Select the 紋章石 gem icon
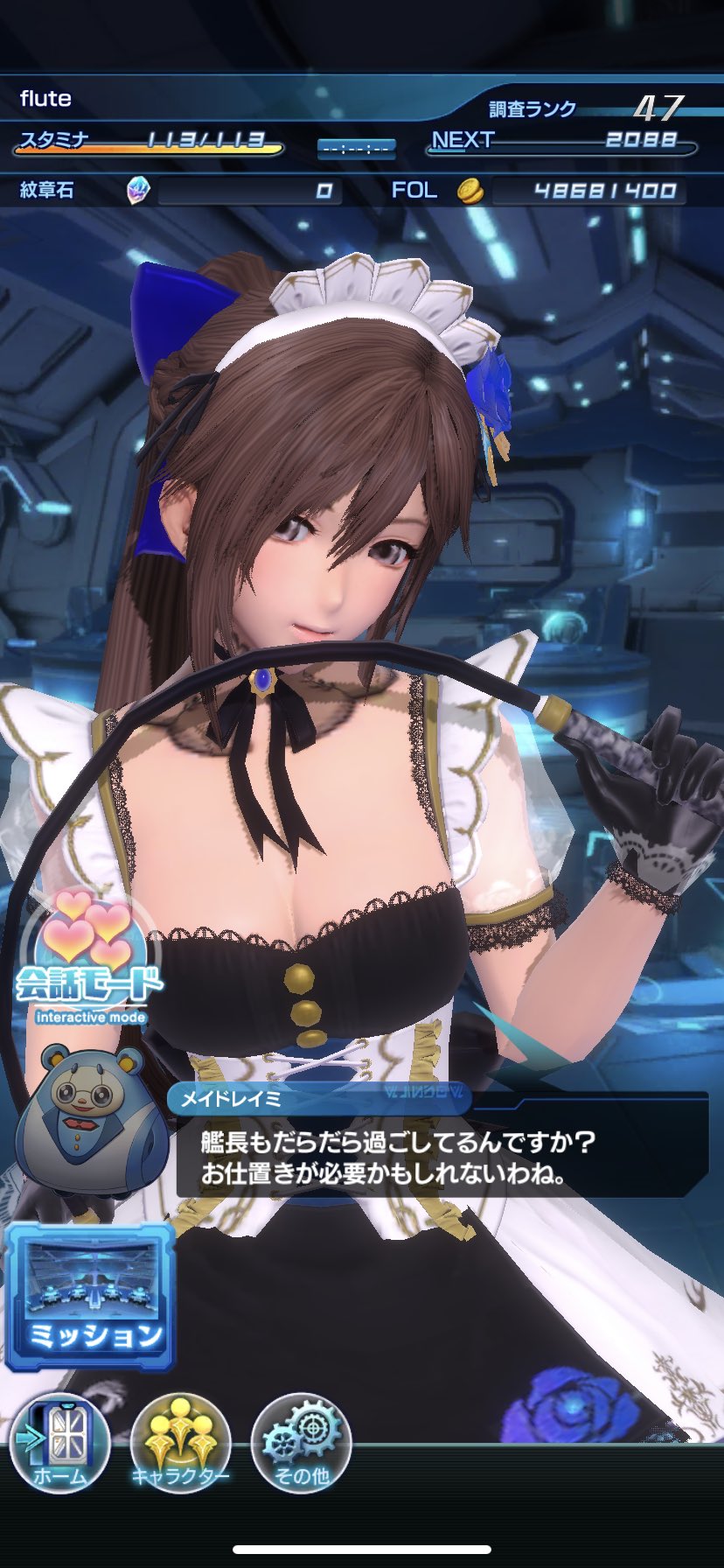The height and width of the screenshot is (1568, 724). (138, 190)
